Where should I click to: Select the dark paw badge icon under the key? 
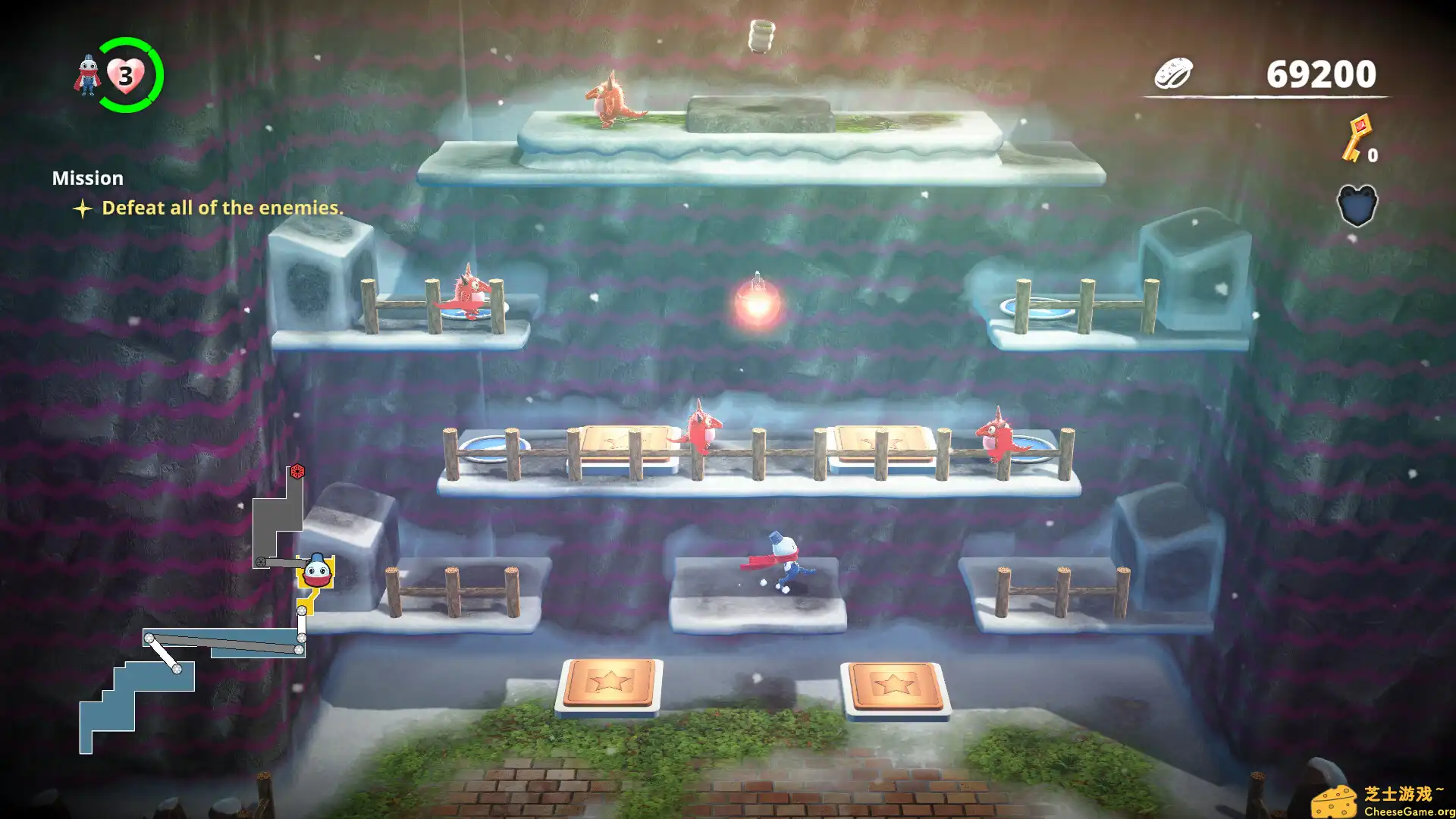(x=1357, y=206)
